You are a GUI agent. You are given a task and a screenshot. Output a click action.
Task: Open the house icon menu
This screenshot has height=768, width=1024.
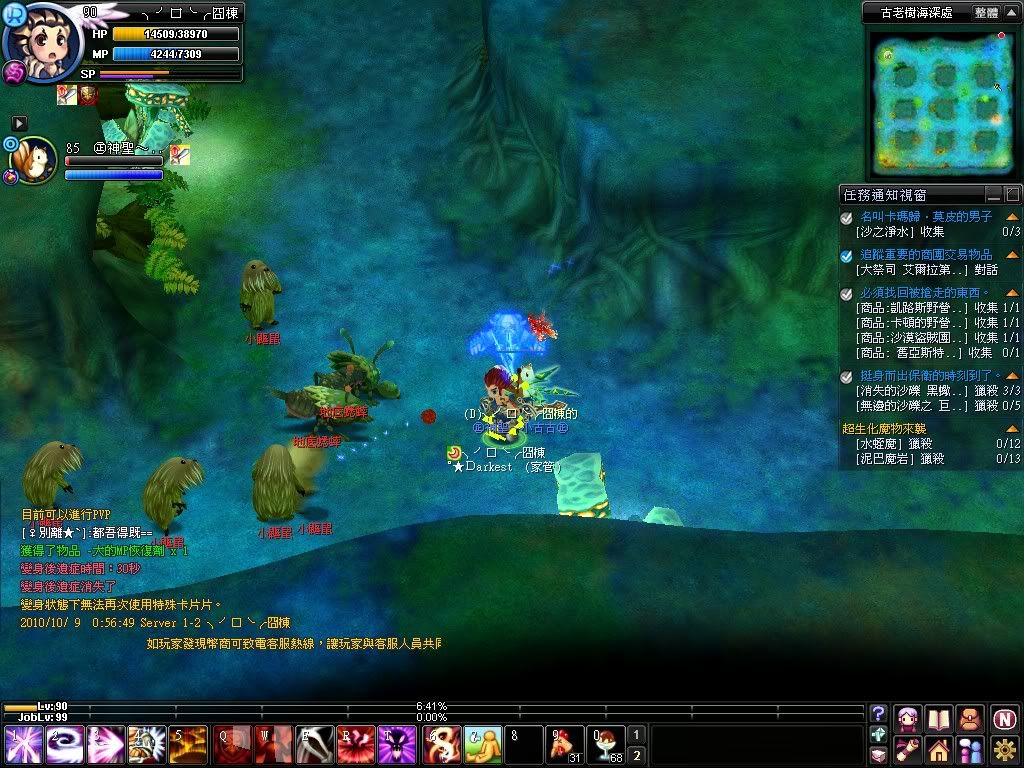tap(938, 749)
